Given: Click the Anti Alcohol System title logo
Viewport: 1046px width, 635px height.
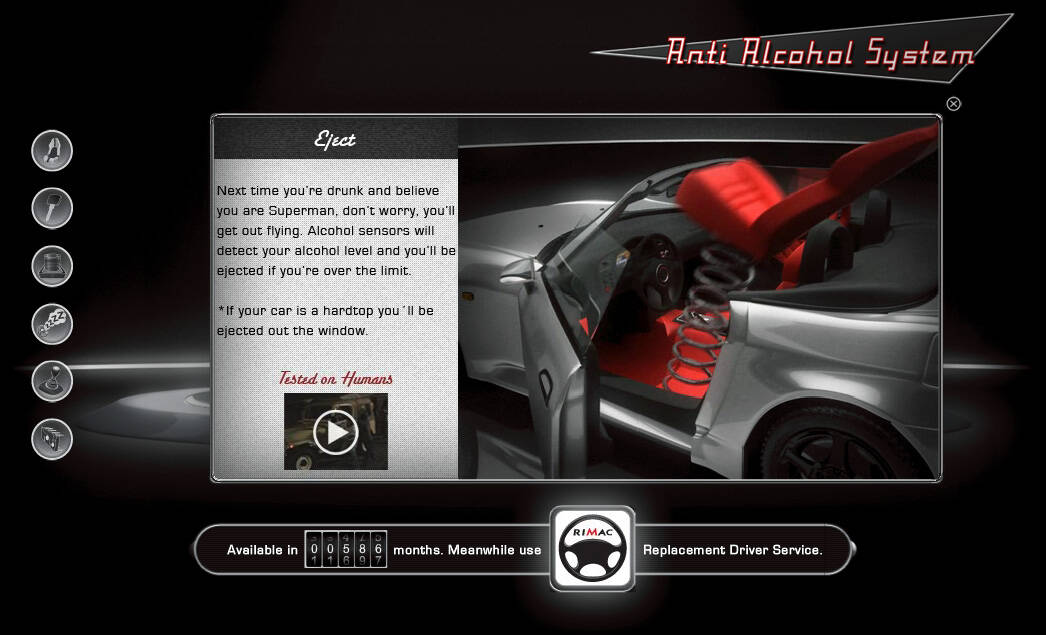Looking at the screenshot, I should click(x=820, y=52).
